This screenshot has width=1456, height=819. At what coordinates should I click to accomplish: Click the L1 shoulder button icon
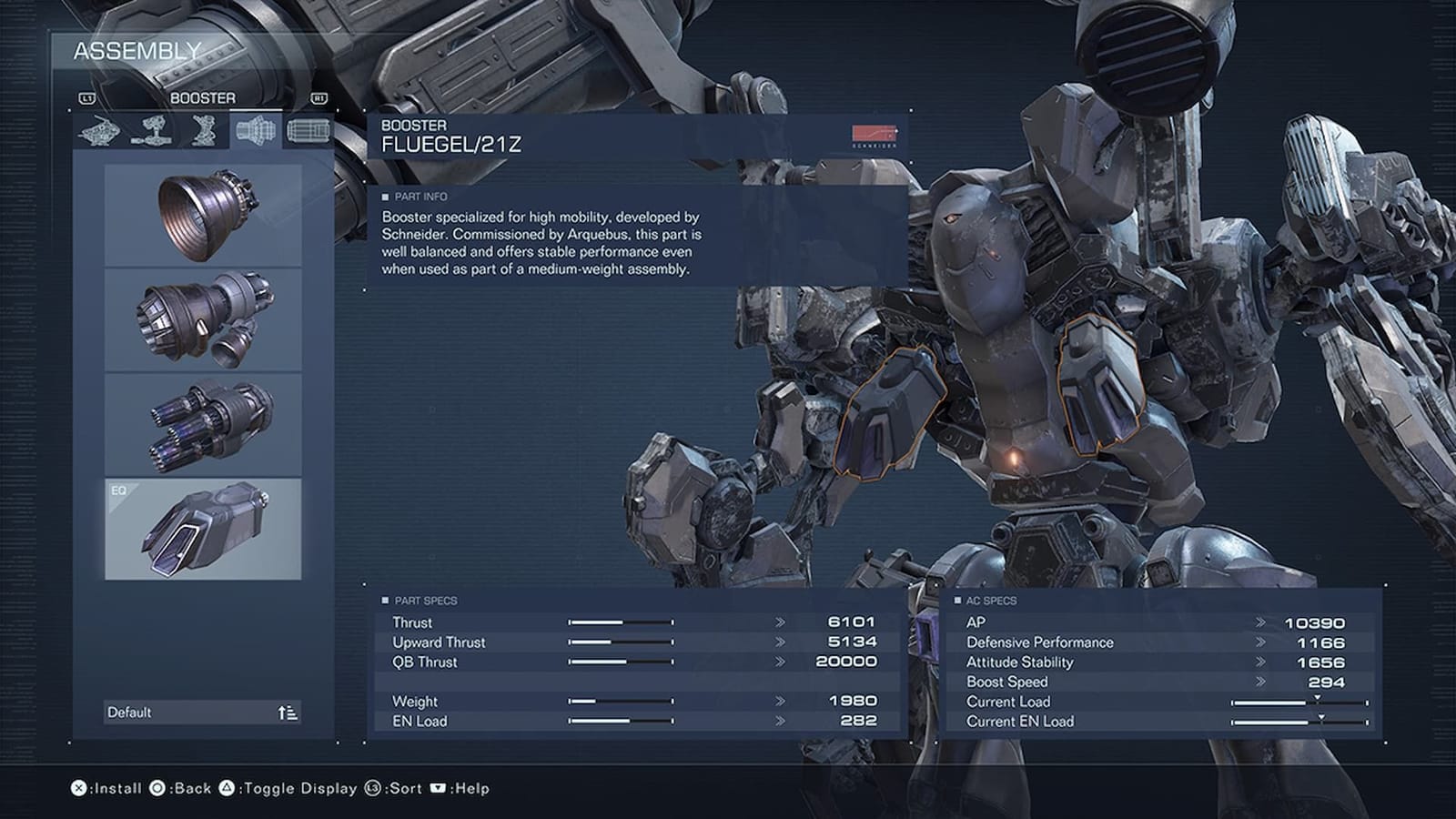(x=87, y=98)
